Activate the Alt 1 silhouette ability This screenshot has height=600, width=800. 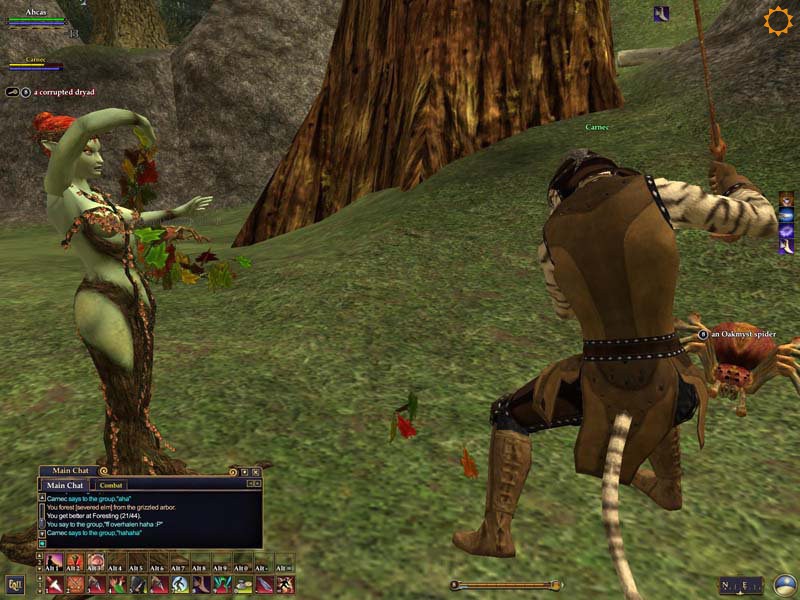[x=53, y=562]
